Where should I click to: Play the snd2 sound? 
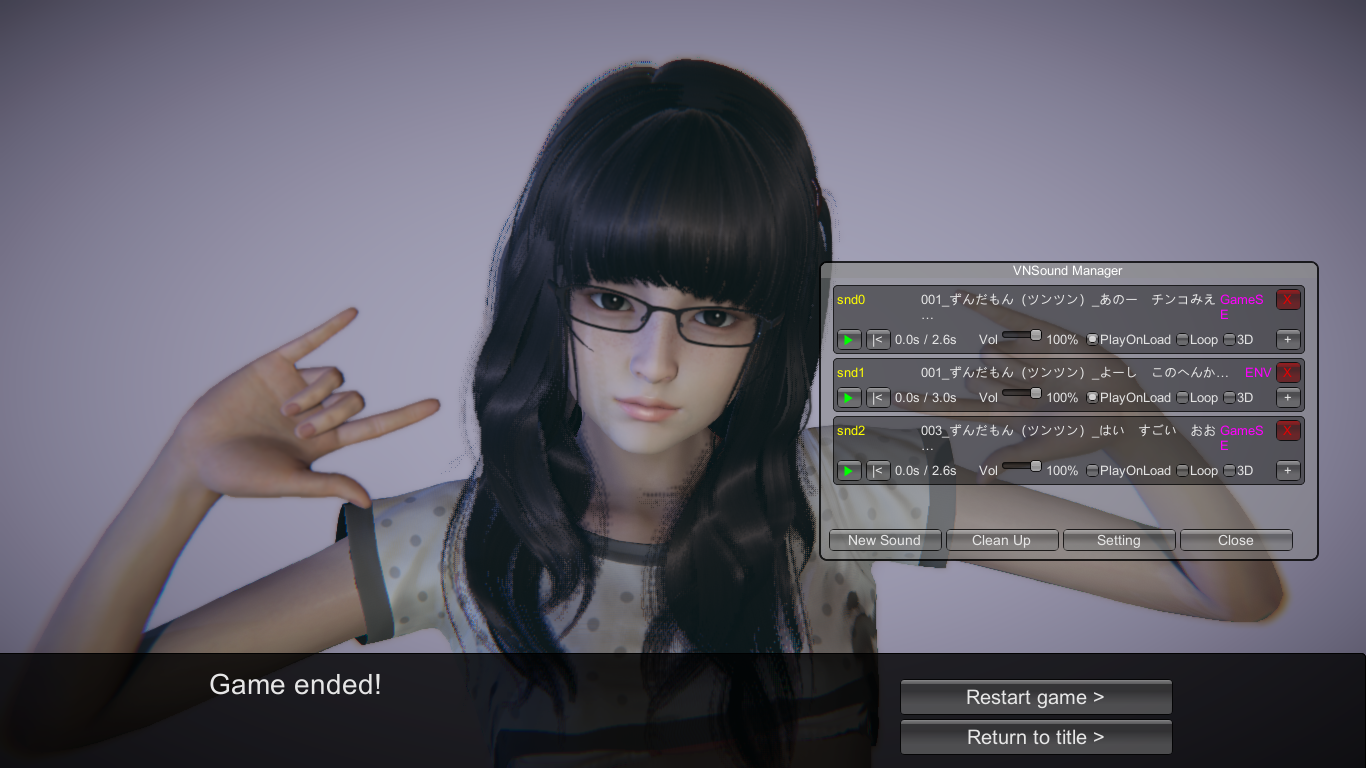(849, 471)
